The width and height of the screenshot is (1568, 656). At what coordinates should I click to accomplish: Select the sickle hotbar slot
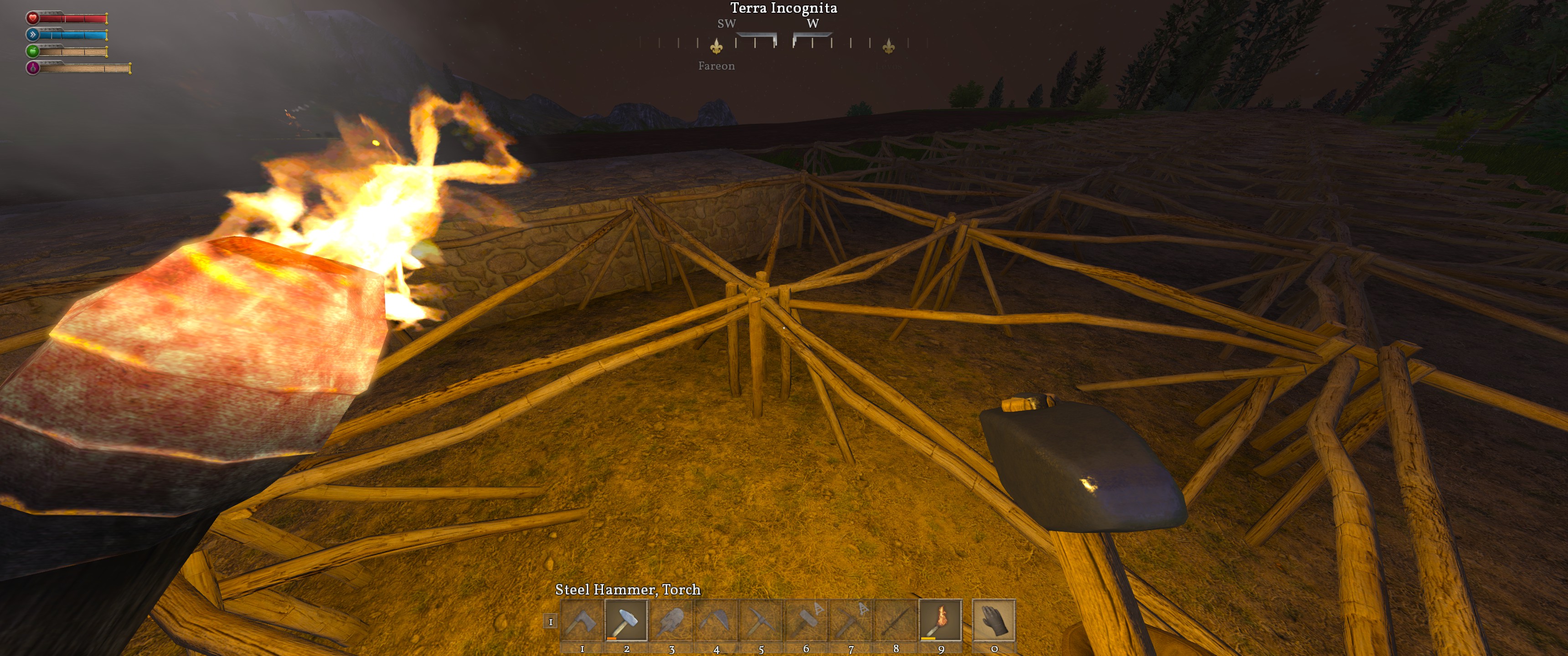(x=717, y=621)
